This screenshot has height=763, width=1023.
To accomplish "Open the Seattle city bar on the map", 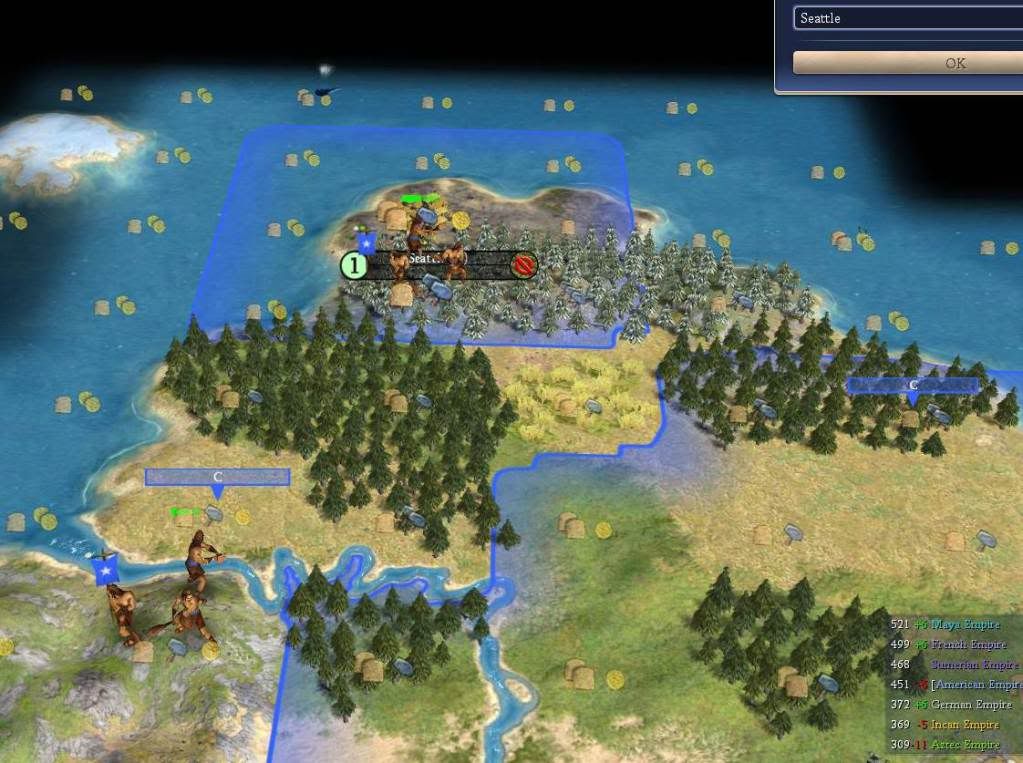I will [440, 265].
